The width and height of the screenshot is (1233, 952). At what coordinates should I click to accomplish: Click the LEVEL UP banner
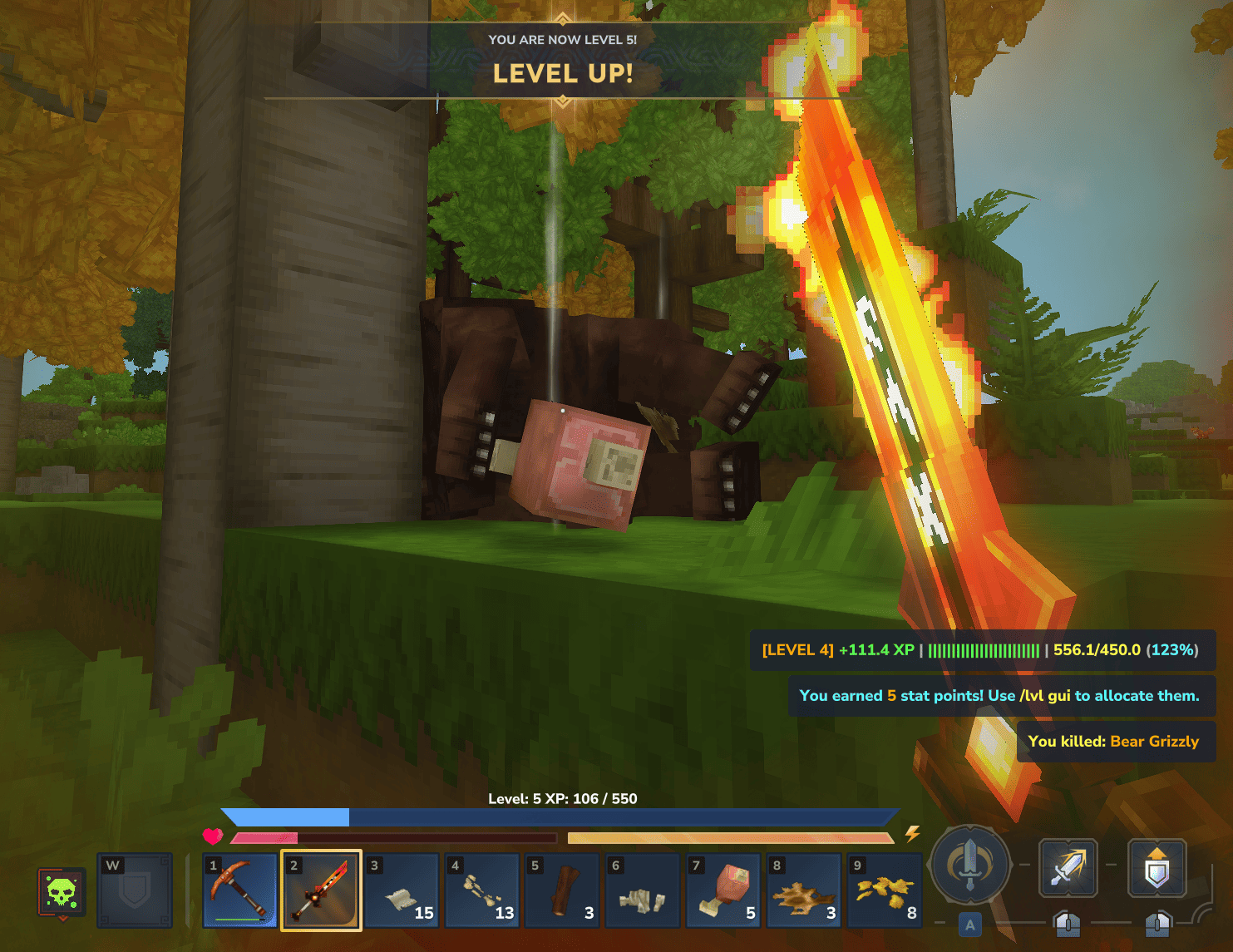tap(563, 74)
